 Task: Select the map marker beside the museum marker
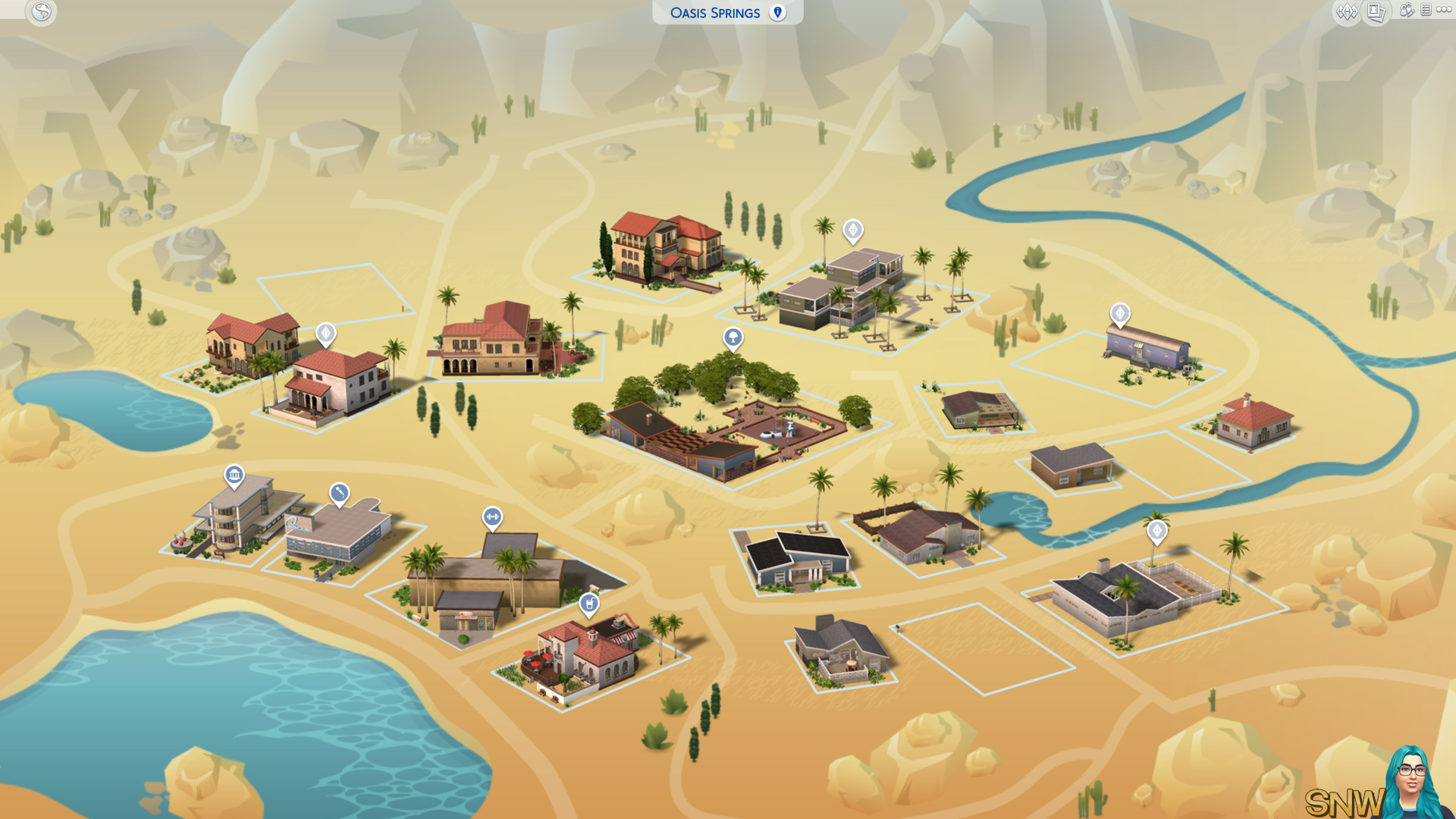339,494
